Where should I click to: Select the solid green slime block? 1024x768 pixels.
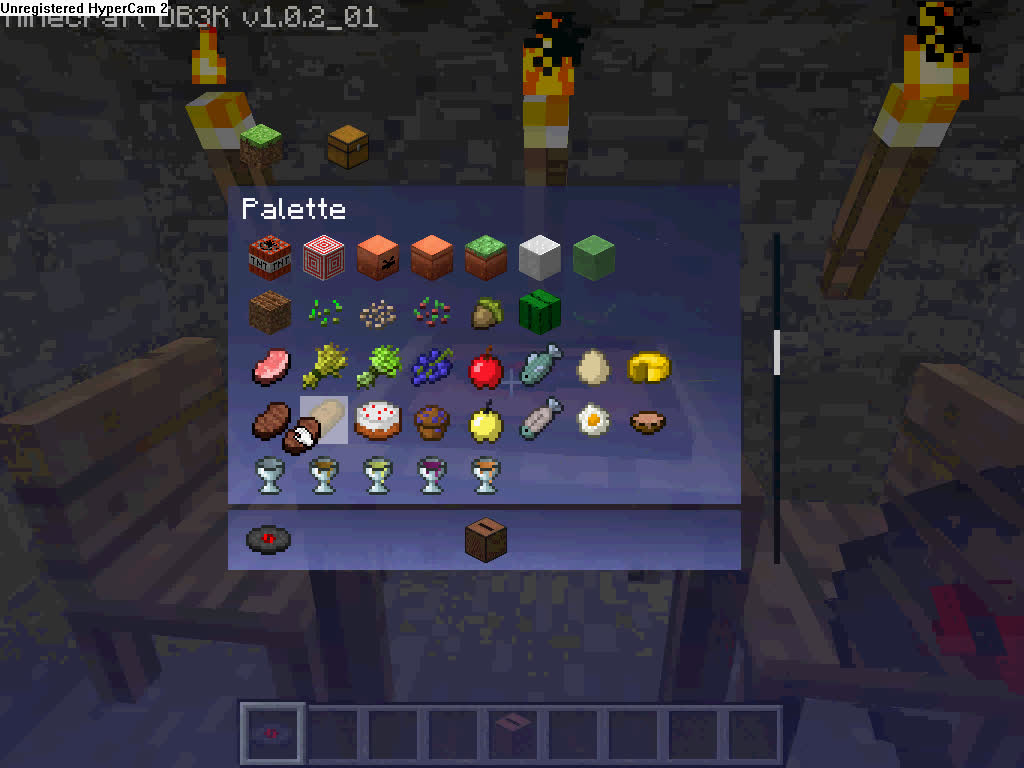pyautogui.click(x=593, y=258)
